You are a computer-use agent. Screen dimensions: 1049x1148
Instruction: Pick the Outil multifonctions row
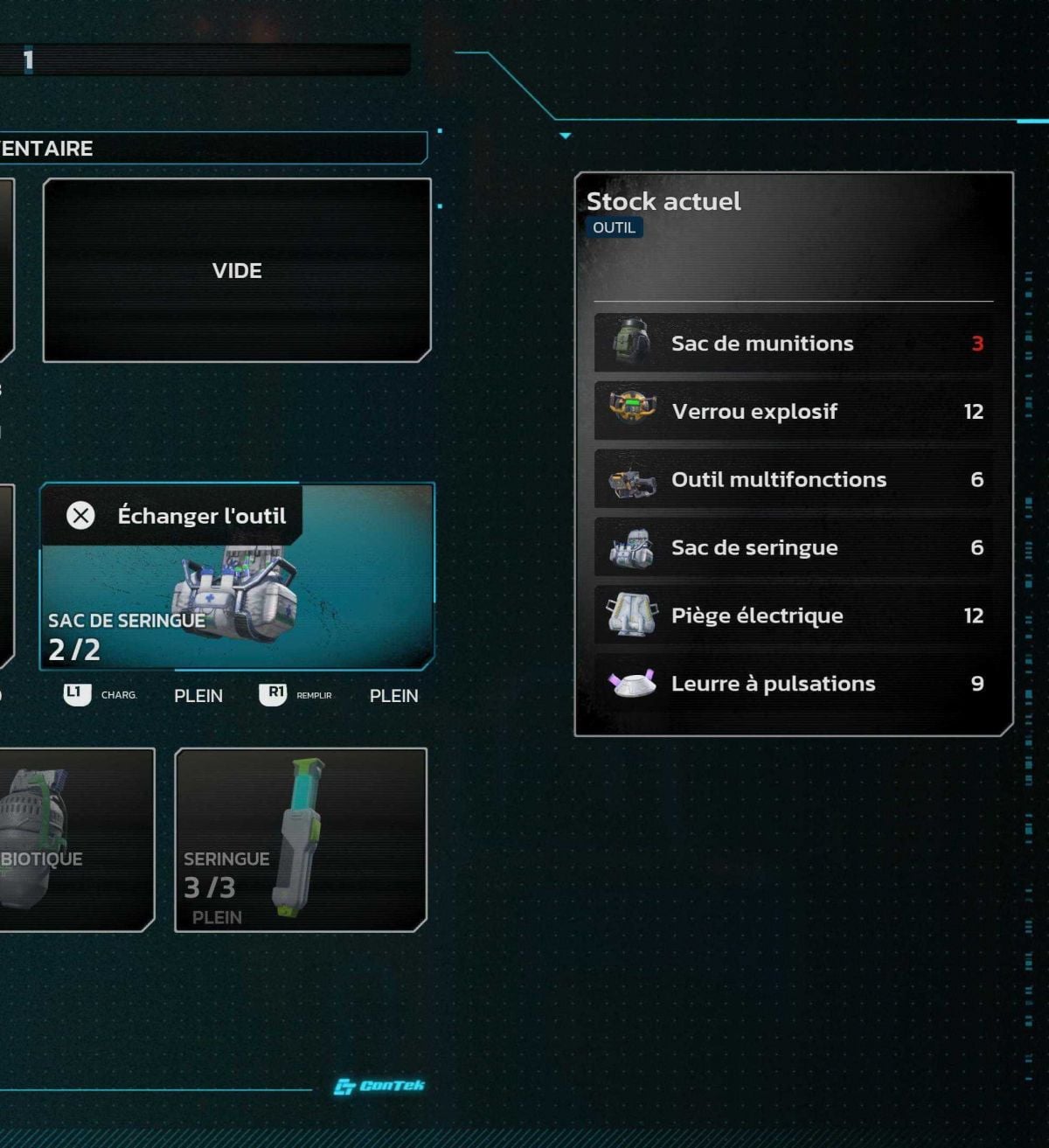(x=793, y=480)
